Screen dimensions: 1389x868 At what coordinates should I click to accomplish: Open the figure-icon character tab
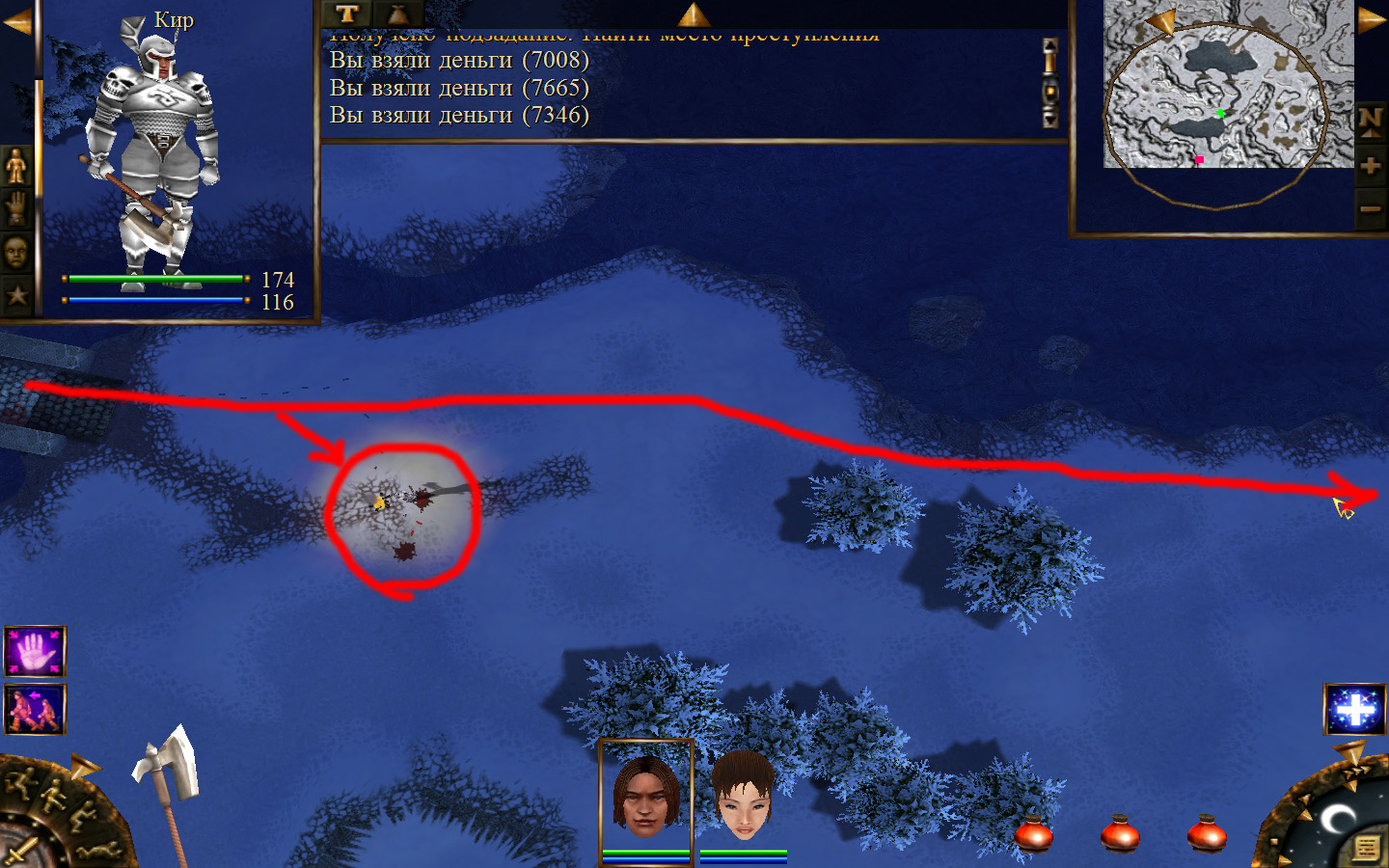(16, 167)
